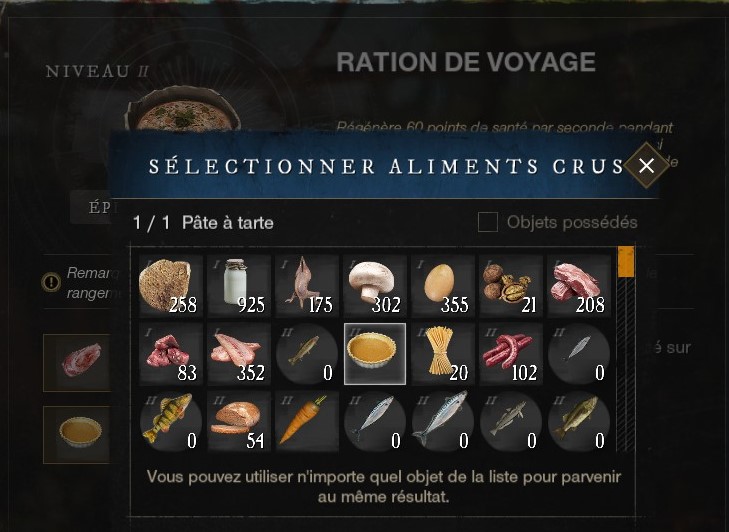Viewport: 729px width, 532px height.
Task: Select the raw meat ingredient in the recipe panel
Action: [78, 362]
